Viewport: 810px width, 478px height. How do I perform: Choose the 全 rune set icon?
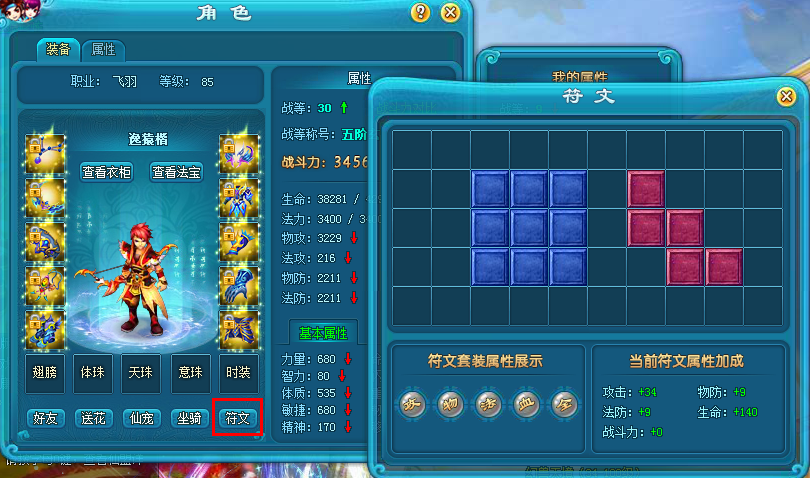point(563,404)
